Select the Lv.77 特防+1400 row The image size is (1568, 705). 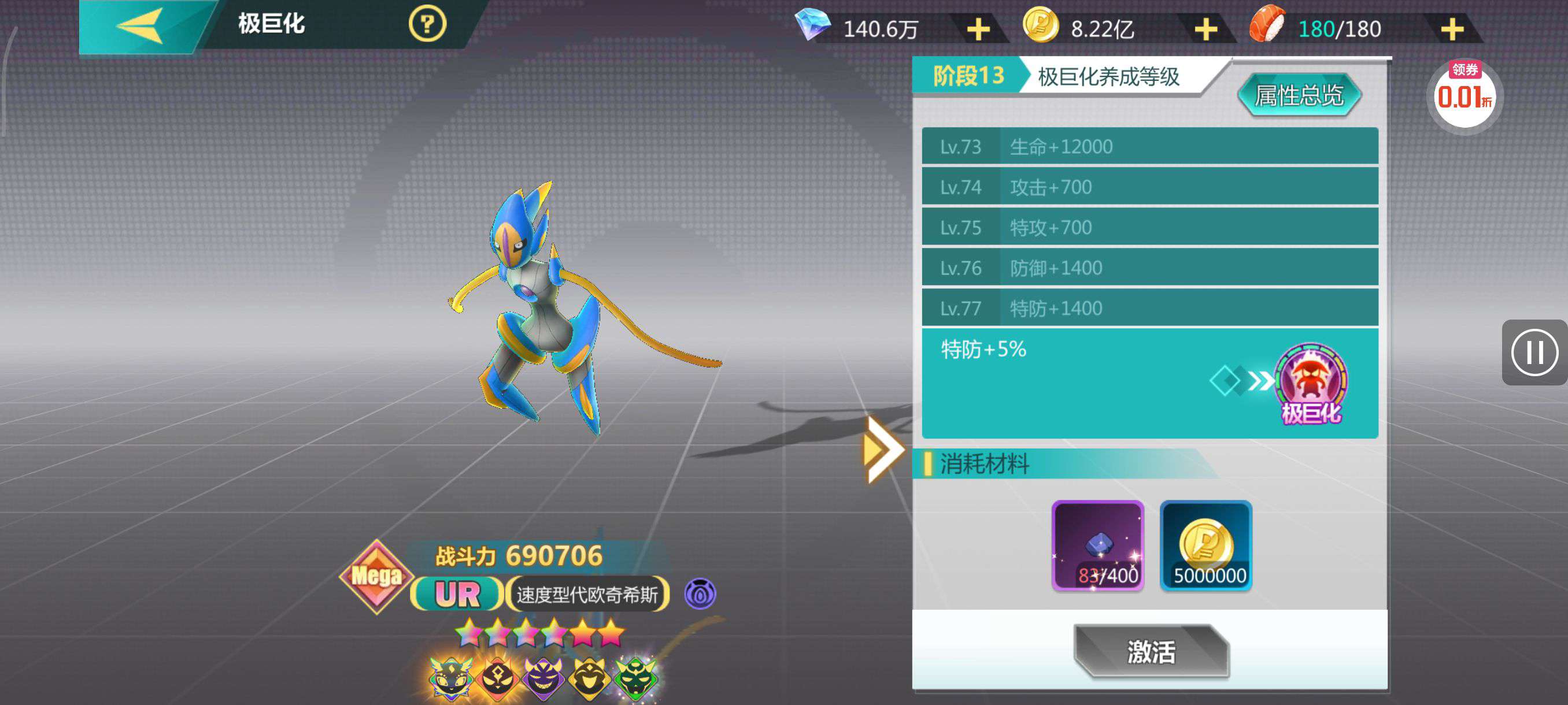pyautogui.click(x=1149, y=309)
